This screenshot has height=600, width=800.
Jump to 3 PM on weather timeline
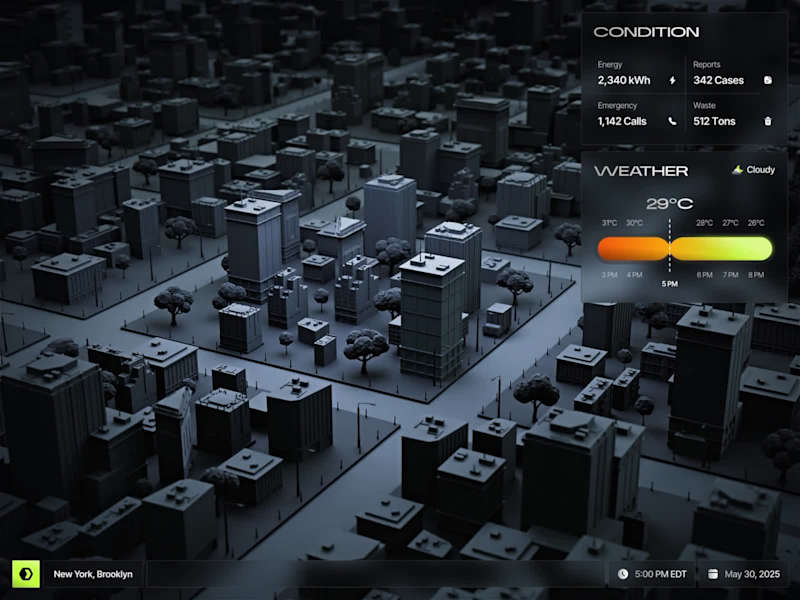609,274
